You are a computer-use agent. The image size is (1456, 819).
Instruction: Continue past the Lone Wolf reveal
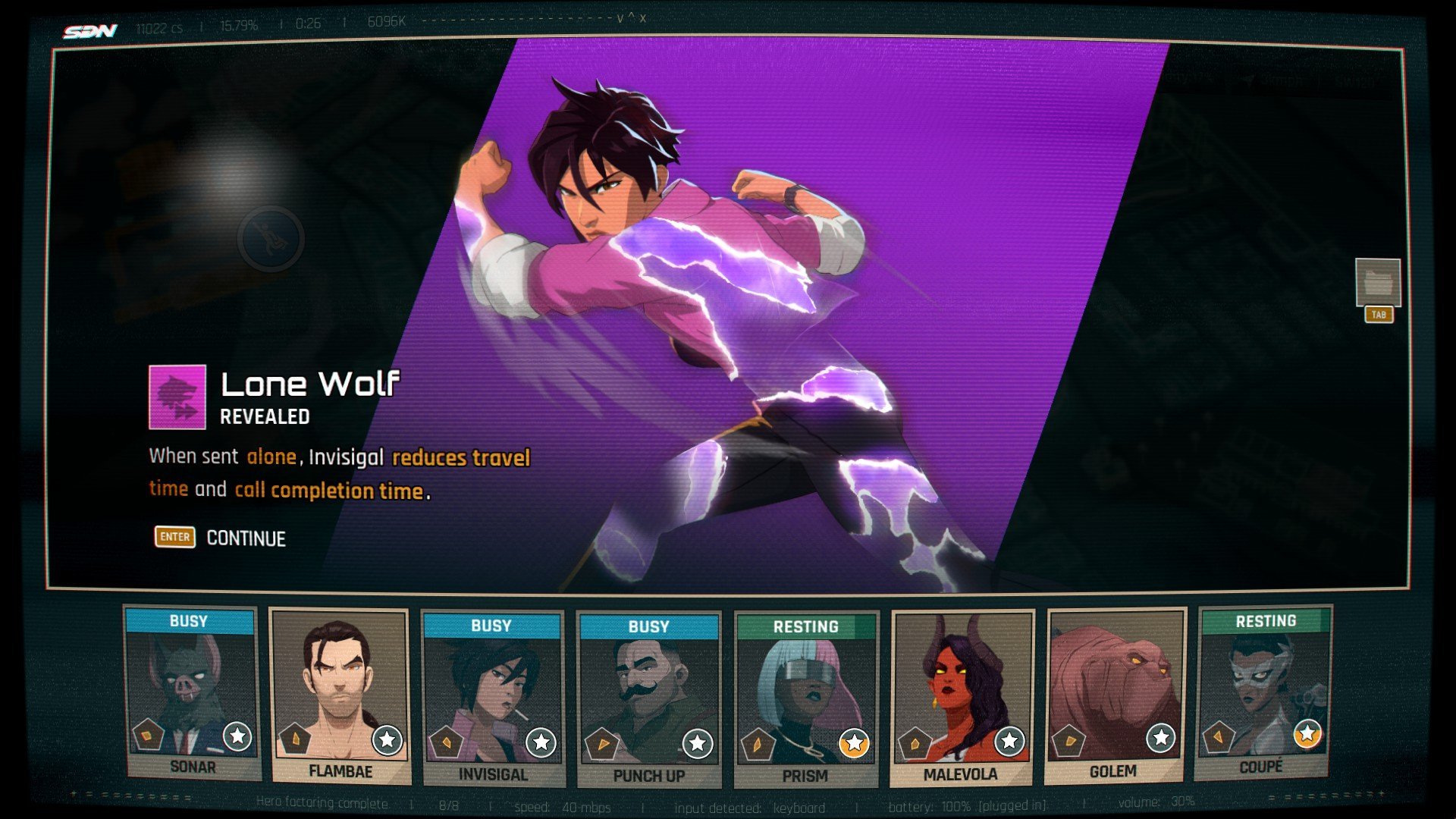click(221, 538)
